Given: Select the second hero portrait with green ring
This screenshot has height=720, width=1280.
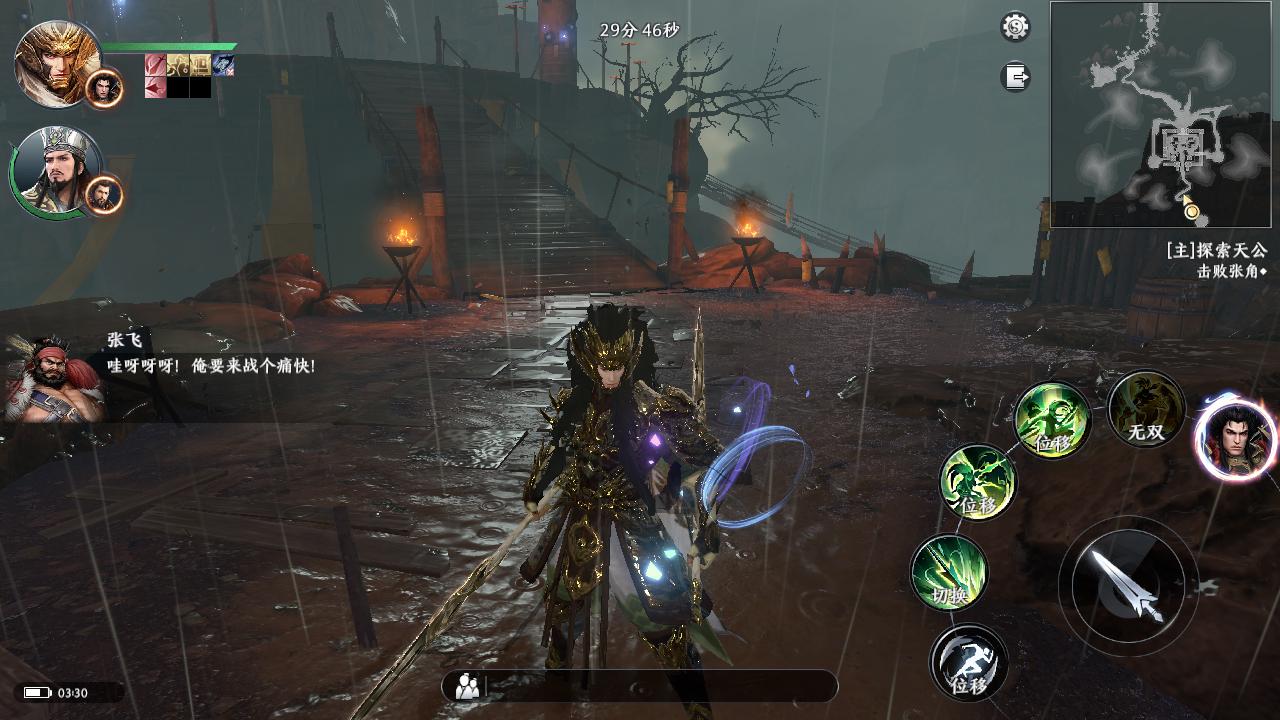Looking at the screenshot, I should coord(58,171).
